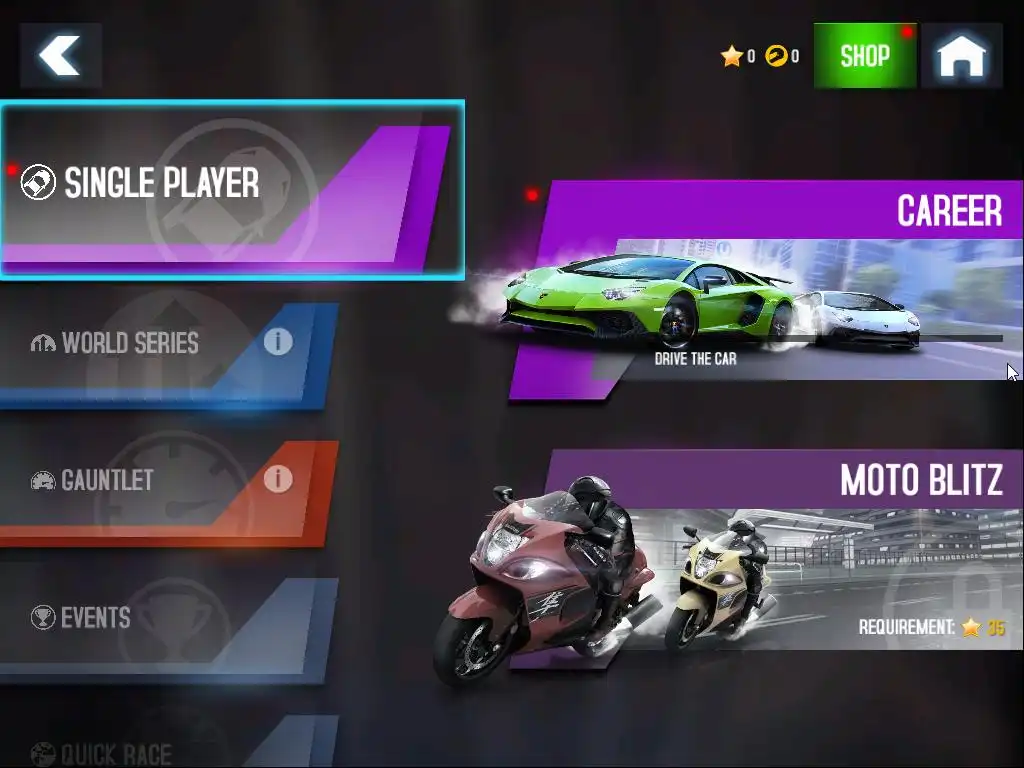
Task: Choose the World Series mode
Action: 130,344
